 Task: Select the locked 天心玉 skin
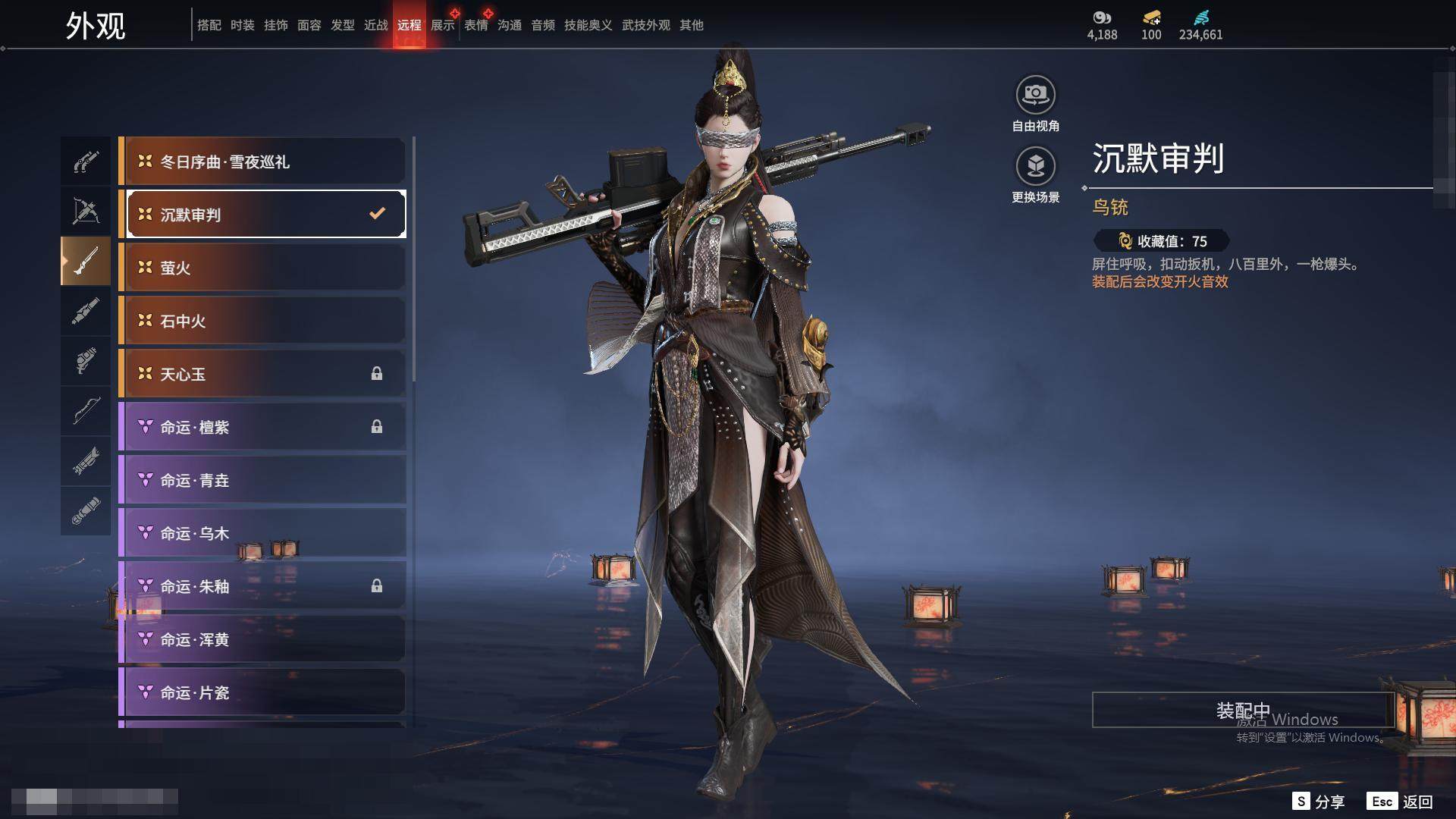(264, 374)
